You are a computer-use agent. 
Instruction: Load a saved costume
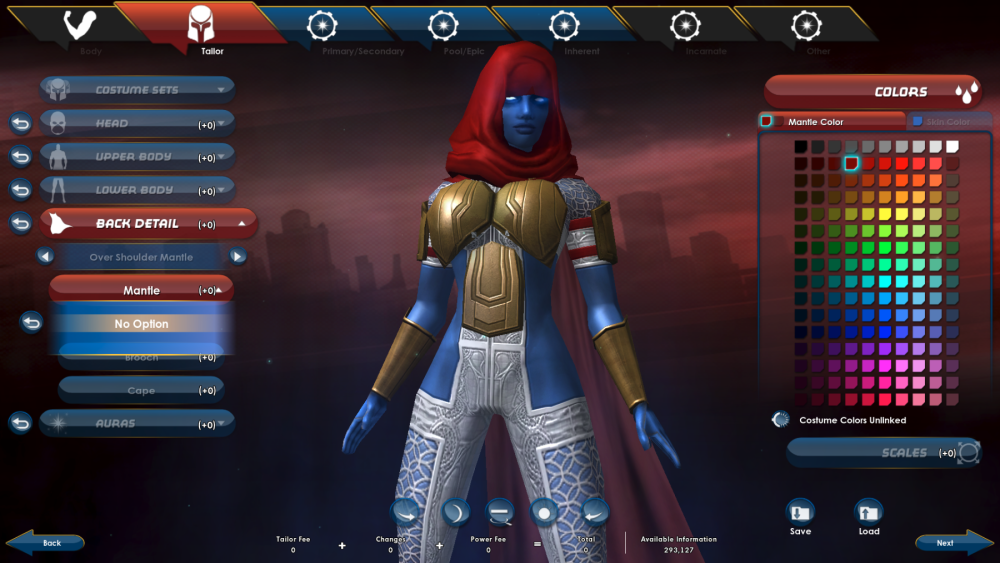869,517
